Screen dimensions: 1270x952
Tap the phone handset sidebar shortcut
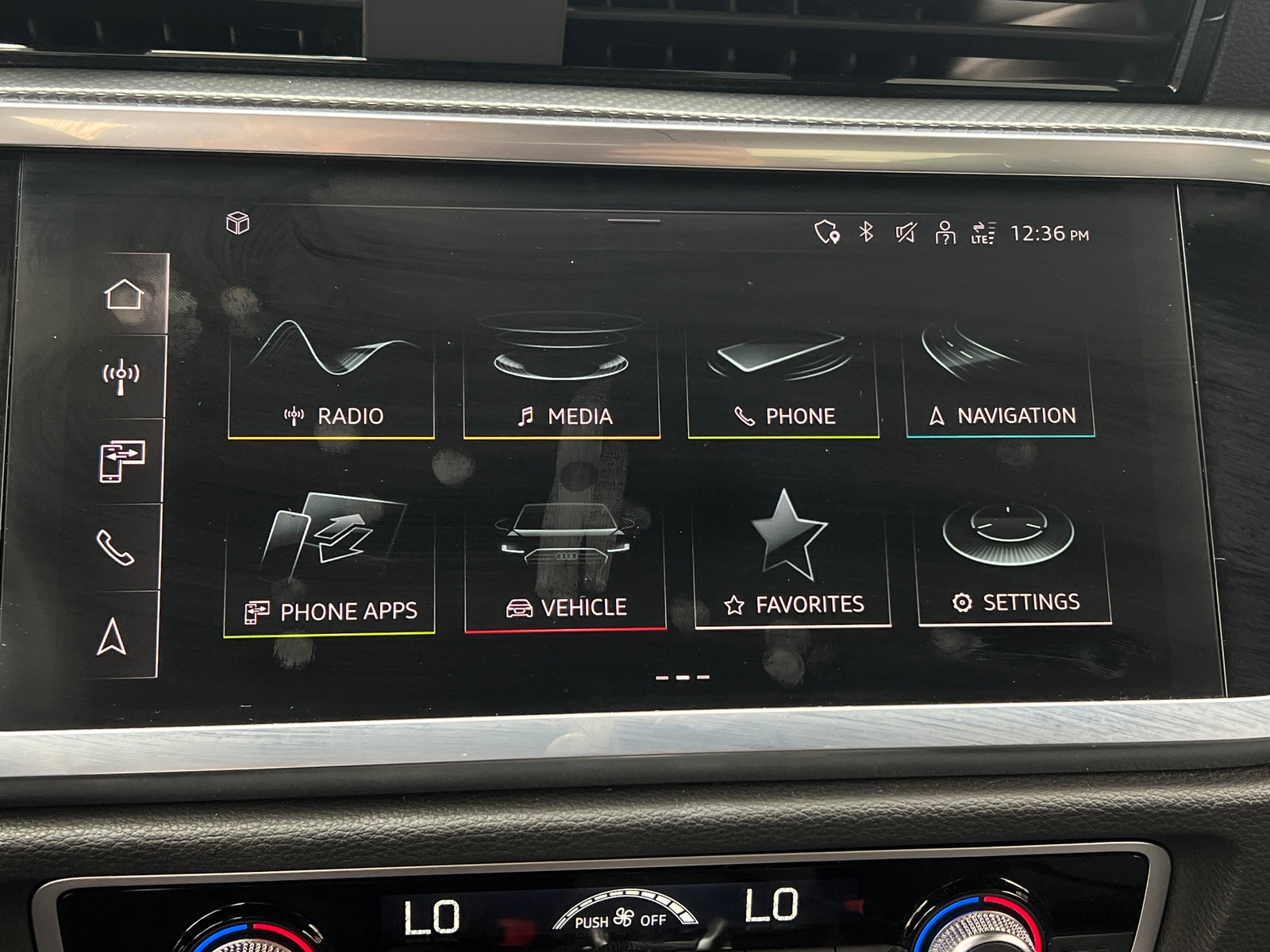[116, 547]
